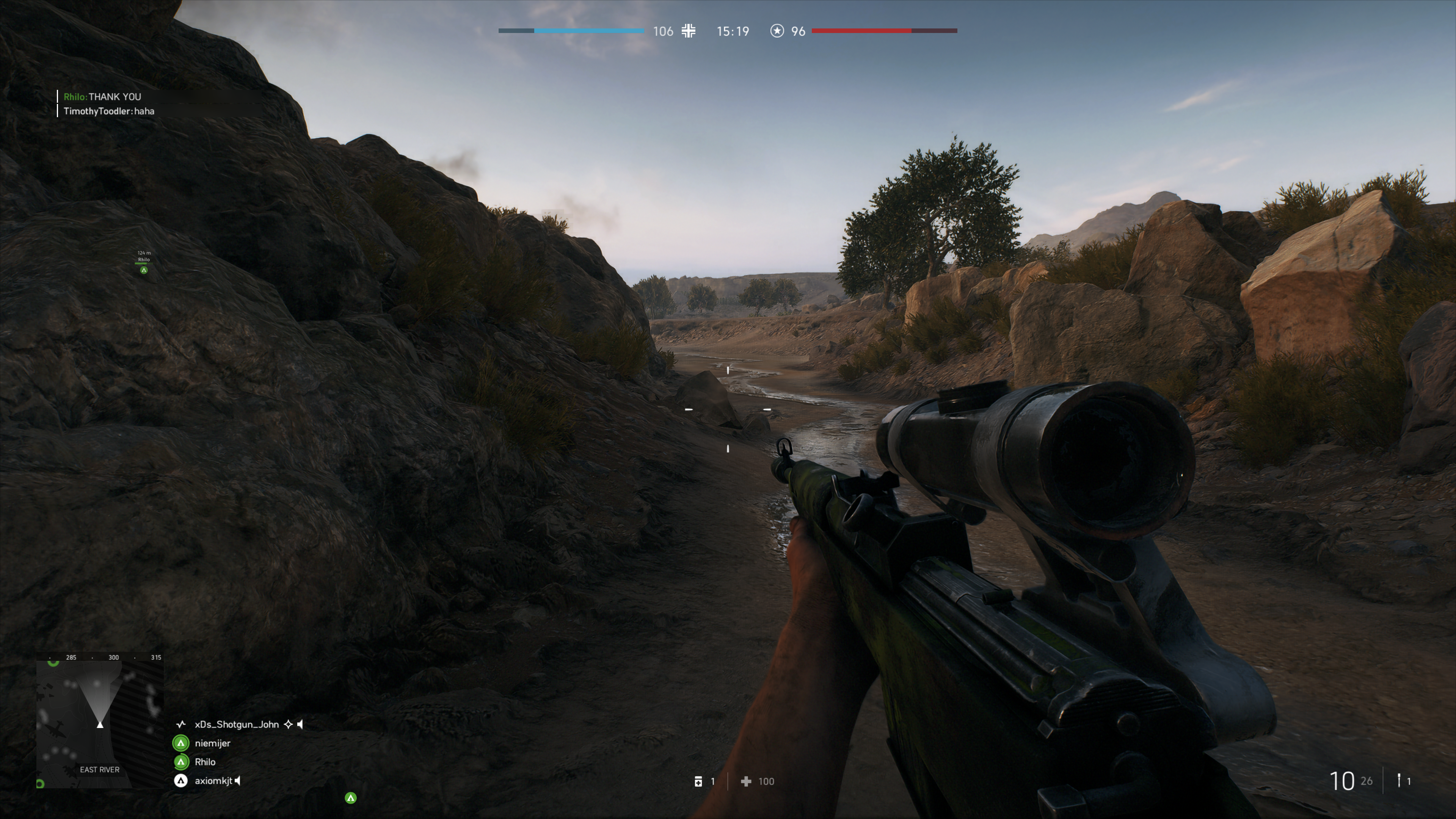Click the Allied star team icon
The width and height of the screenshot is (1456, 819).
[777, 31]
